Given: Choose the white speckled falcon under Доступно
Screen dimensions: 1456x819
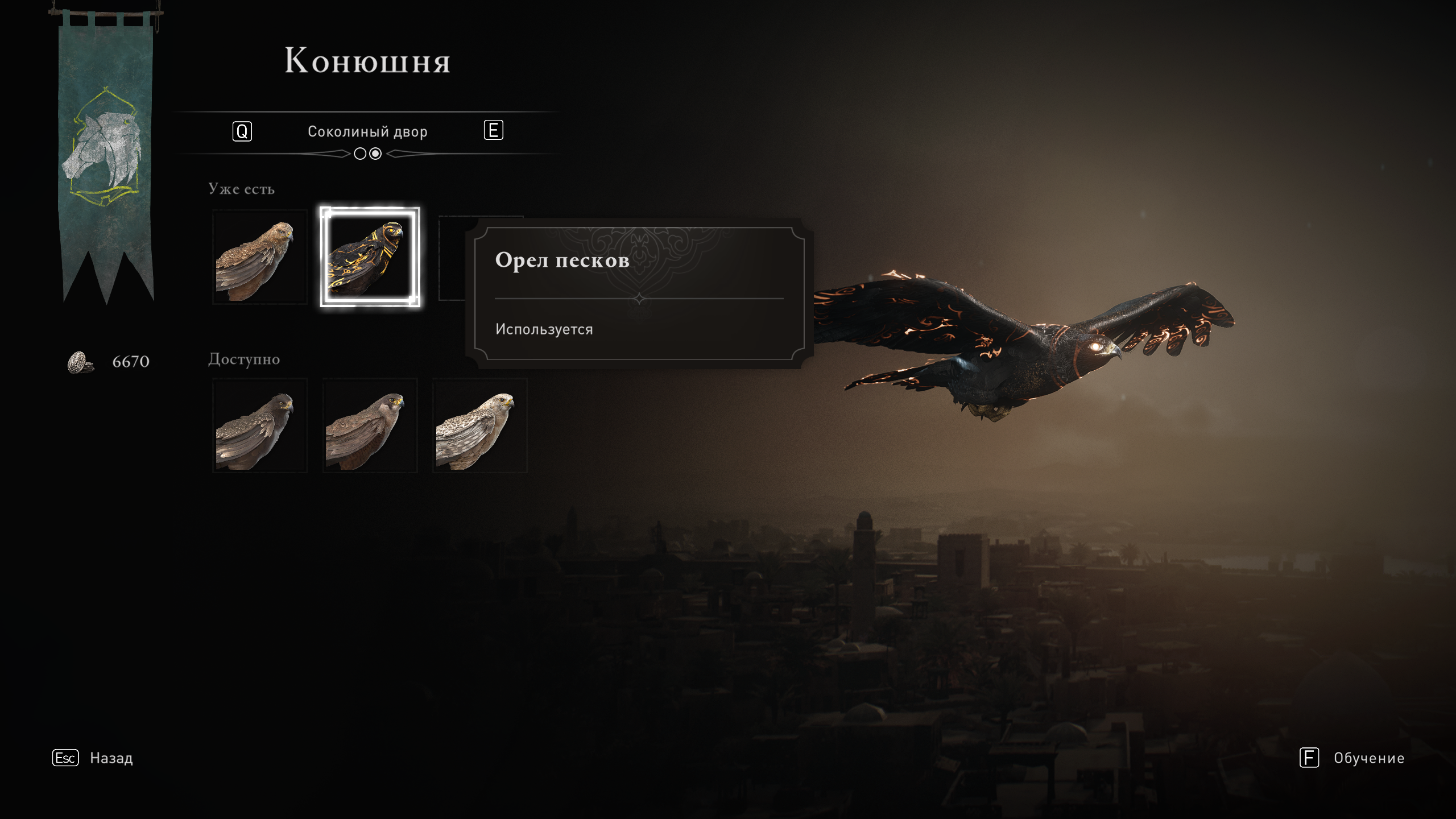Looking at the screenshot, I should [x=479, y=425].
